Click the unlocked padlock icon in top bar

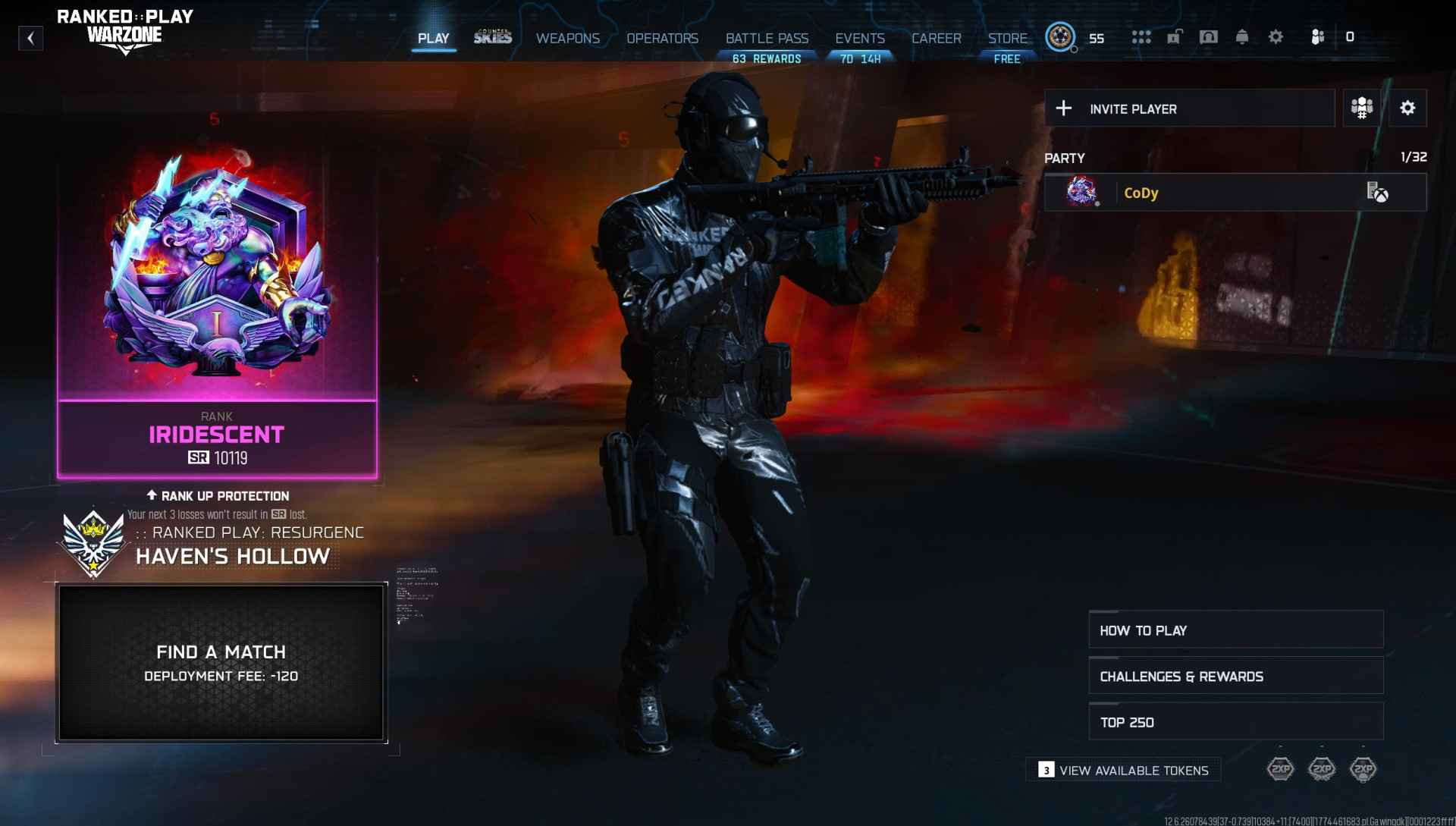click(x=1176, y=37)
